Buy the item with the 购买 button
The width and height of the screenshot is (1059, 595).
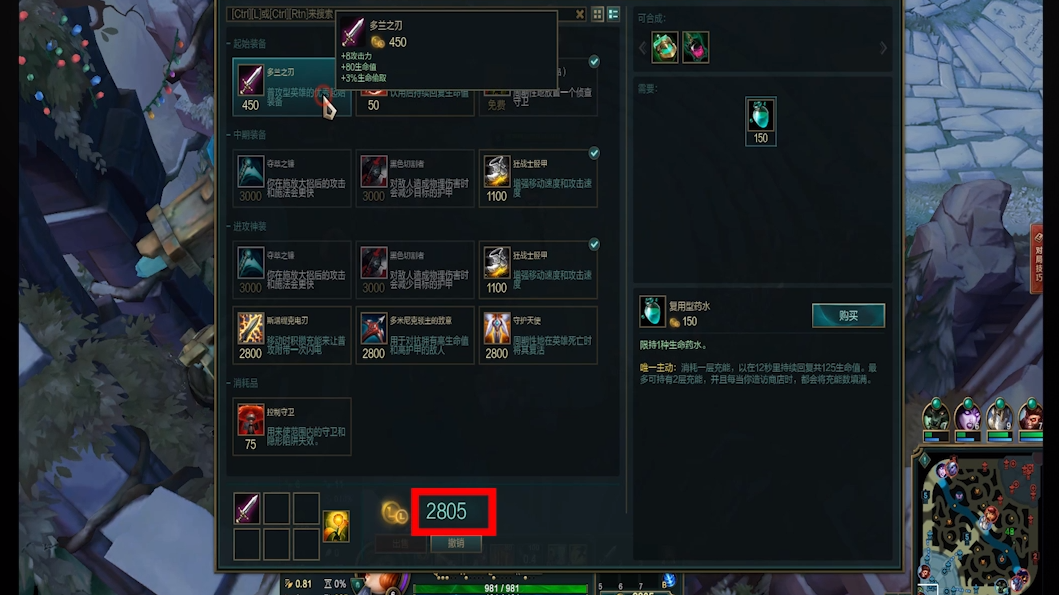click(848, 316)
